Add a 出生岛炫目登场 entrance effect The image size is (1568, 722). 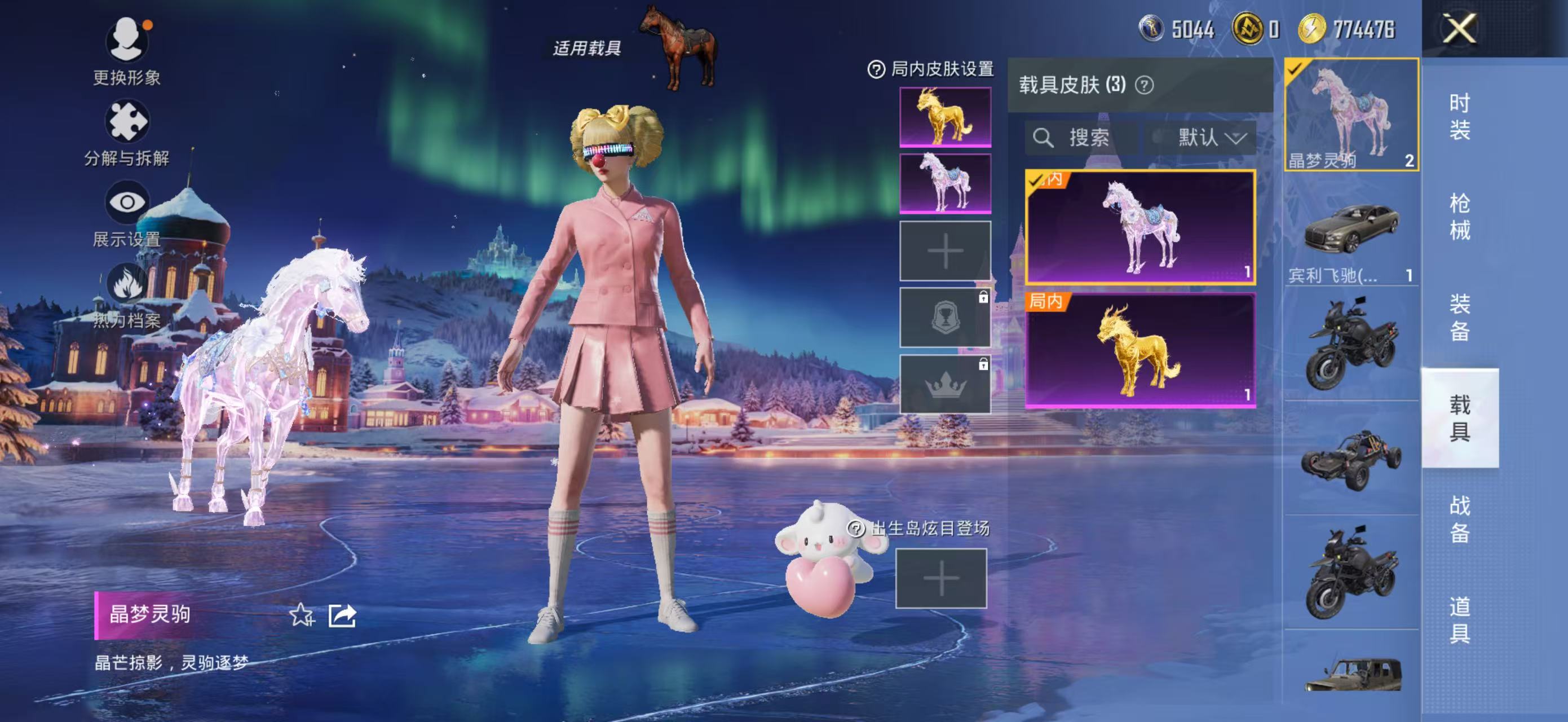pos(940,578)
